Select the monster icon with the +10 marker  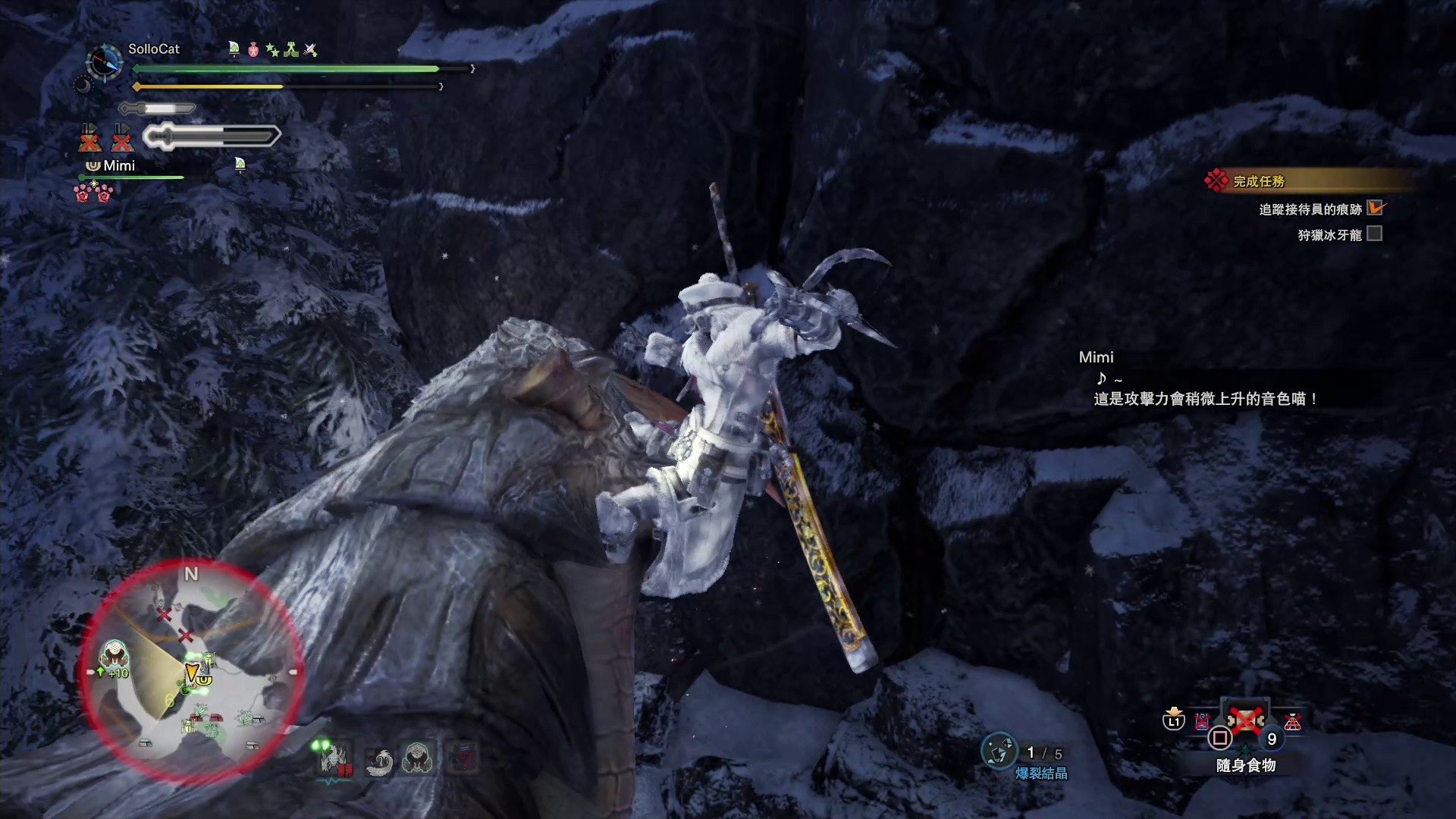point(115,657)
